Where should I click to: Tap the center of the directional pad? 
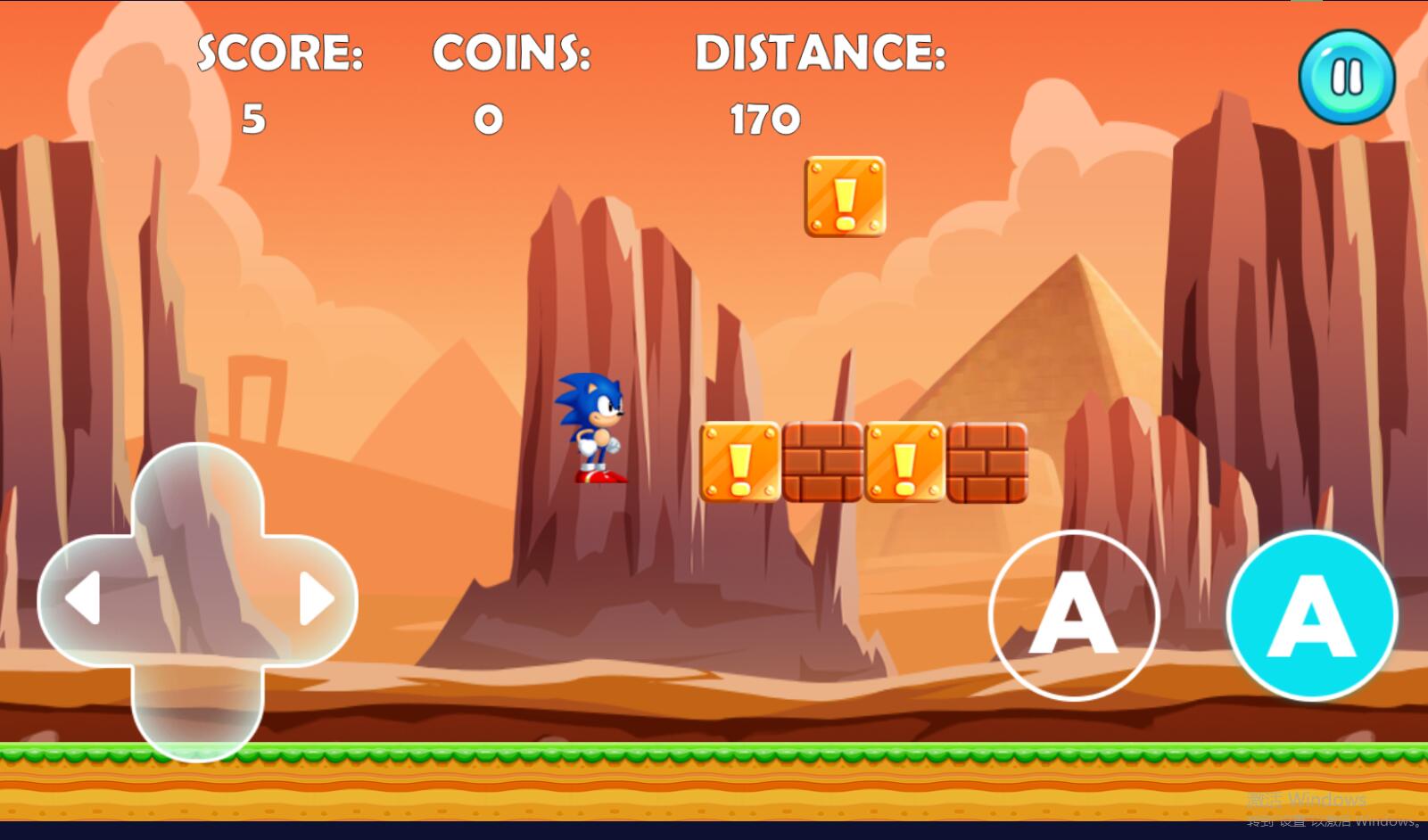(201, 600)
